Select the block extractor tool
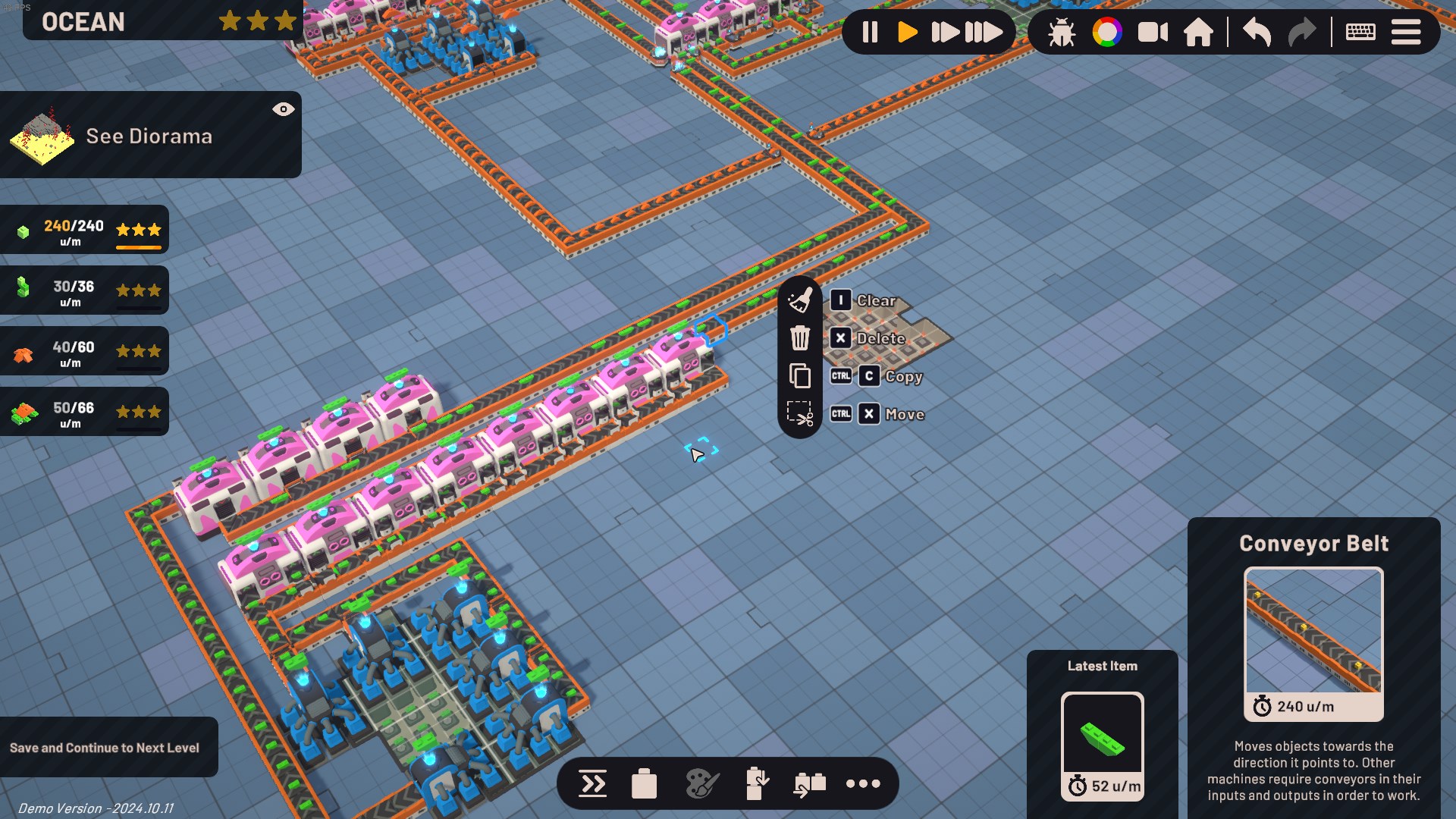This screenshot has height=819, width=1456. [x=758, y=783]
